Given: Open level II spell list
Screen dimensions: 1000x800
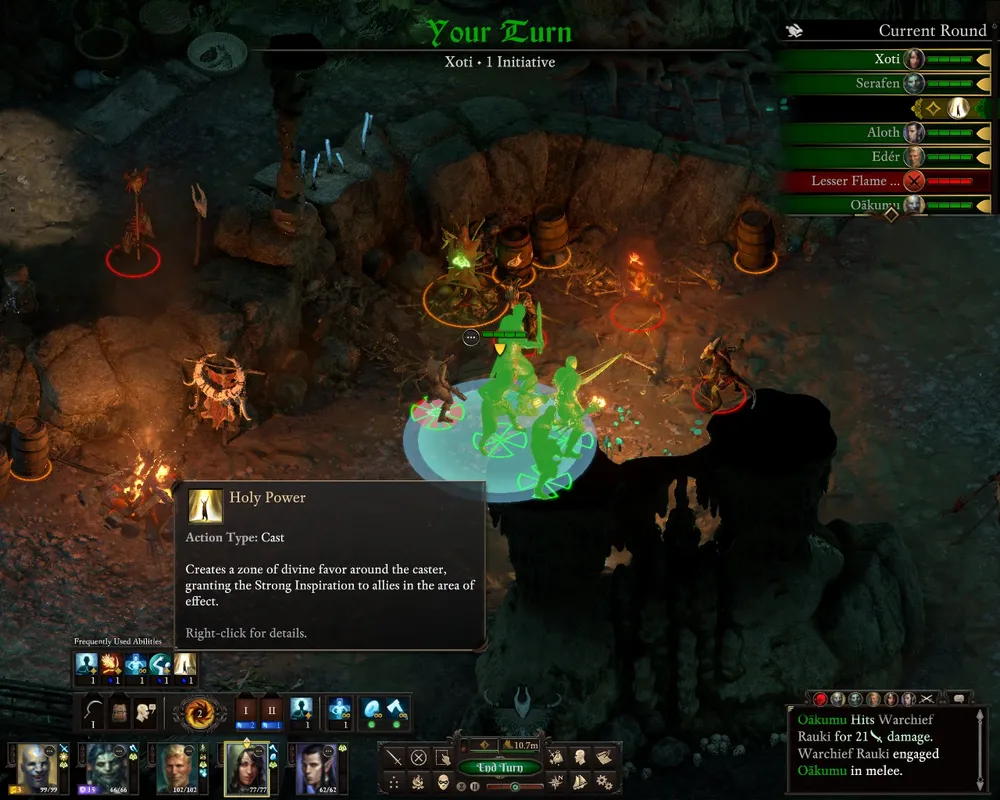Looking at the screenshot, I should coord(270,710).
